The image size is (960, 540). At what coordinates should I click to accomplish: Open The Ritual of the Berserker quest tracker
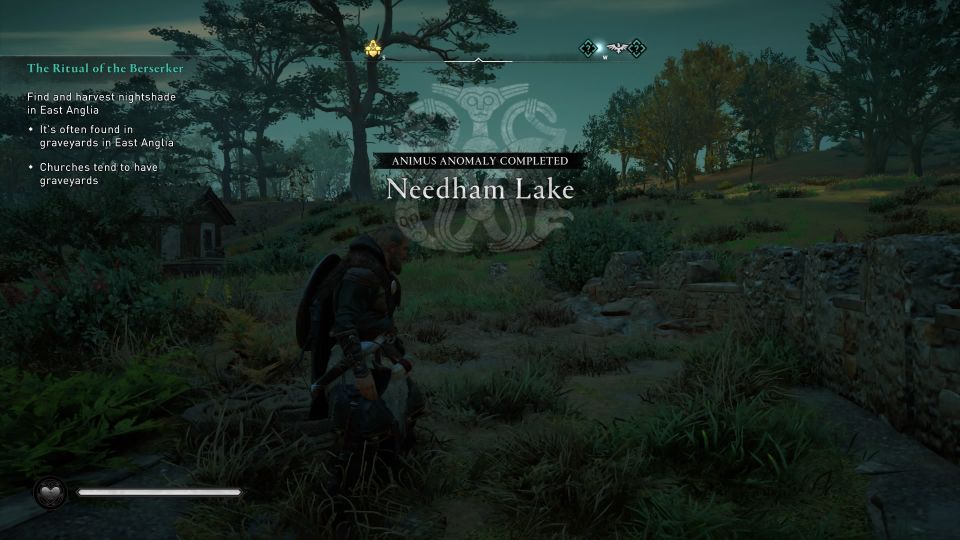tap(106, 68)
